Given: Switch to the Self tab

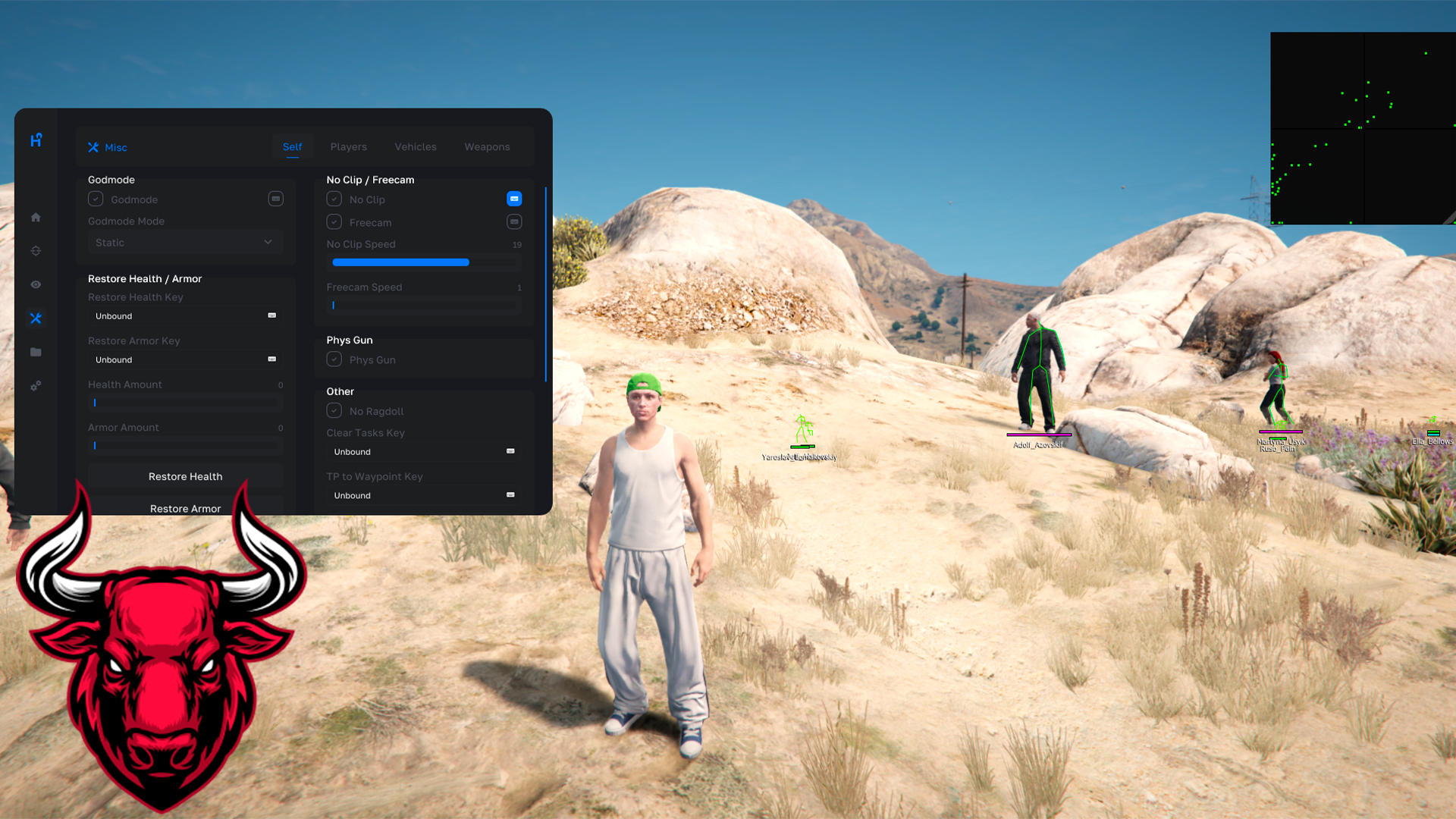Looking at the screenshot, I should tap(292, 147).
